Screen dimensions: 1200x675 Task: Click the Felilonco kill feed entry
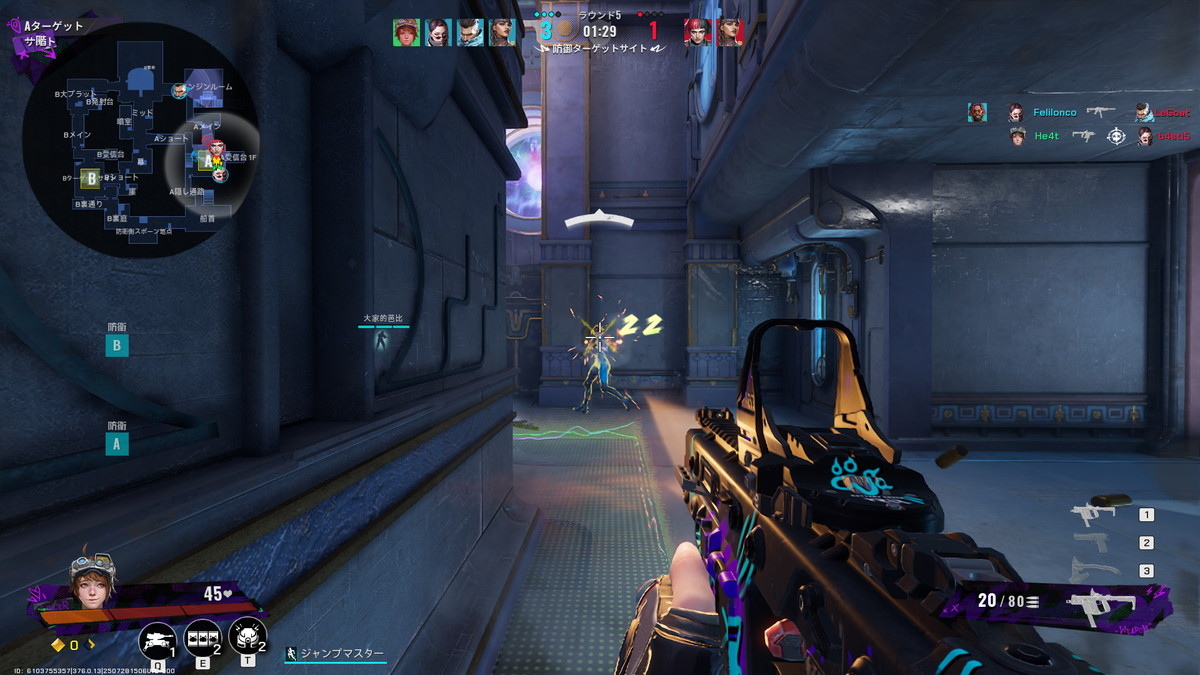coord(1055,113)
